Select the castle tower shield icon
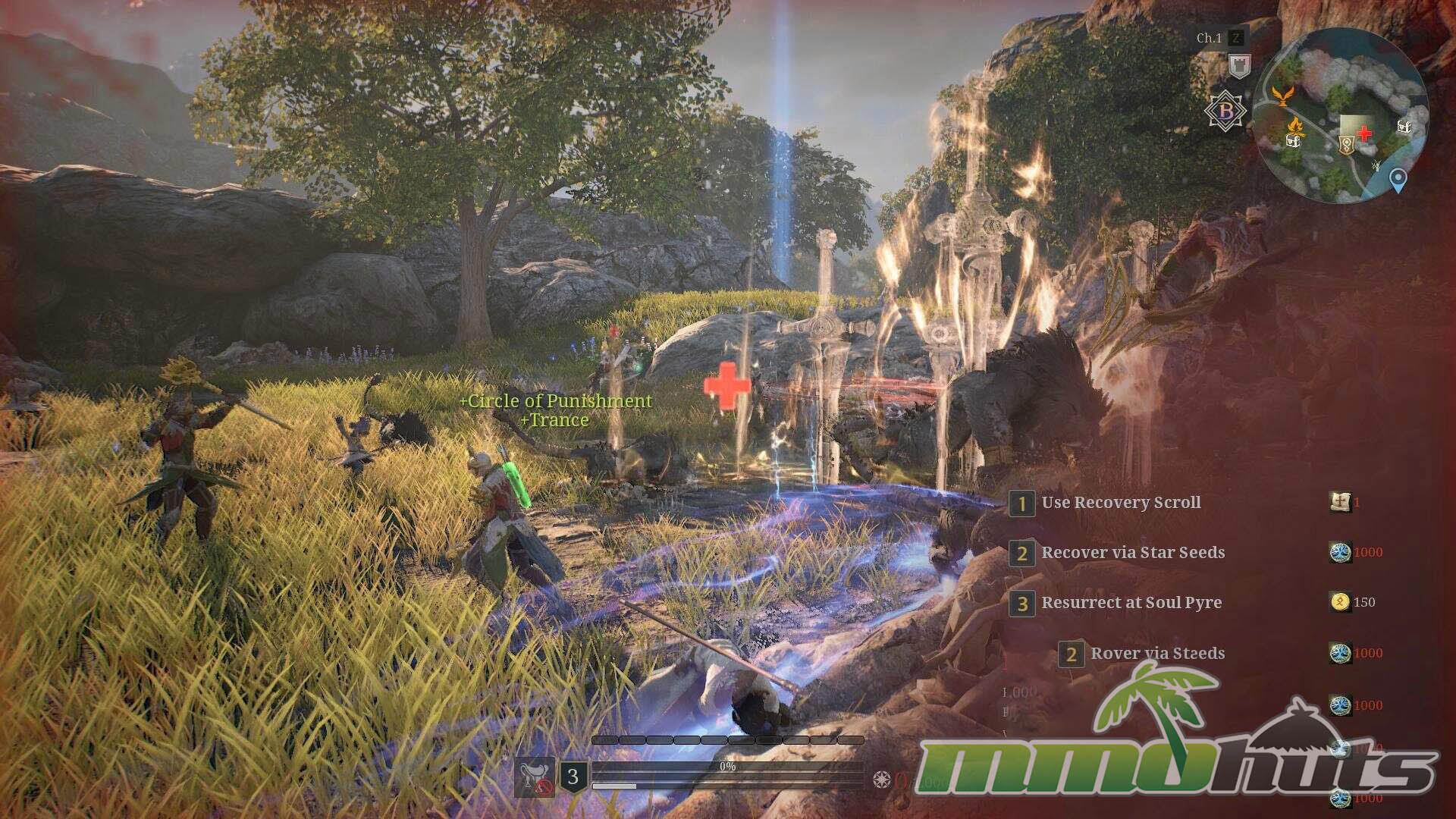 click(1239, 67)
